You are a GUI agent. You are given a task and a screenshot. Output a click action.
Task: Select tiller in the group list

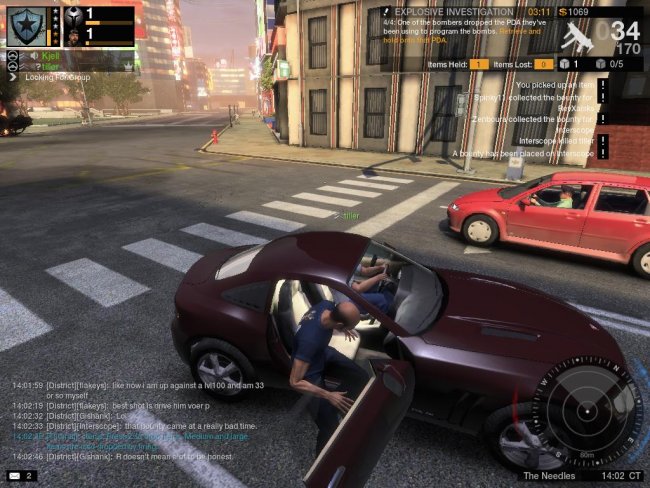tap(50, 66)
